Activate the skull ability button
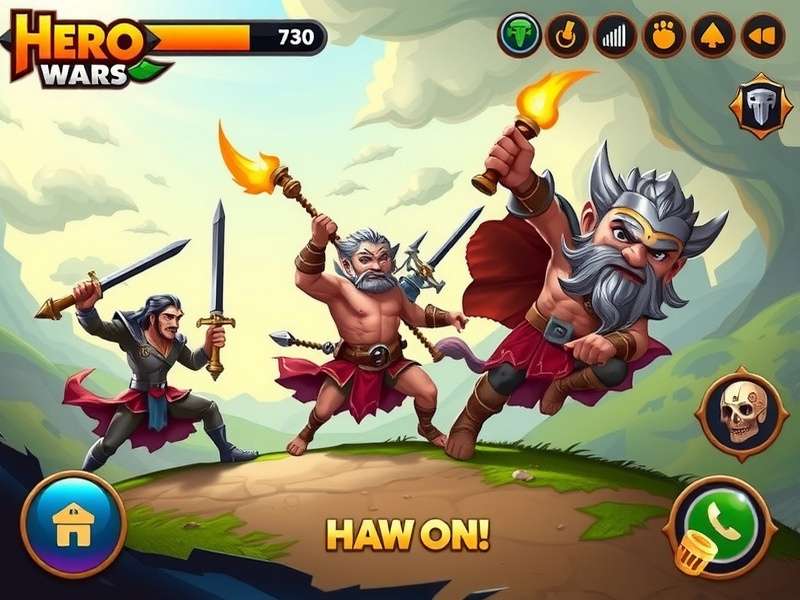The height and width of the screenshot is (600, 800). click(741, 412)
